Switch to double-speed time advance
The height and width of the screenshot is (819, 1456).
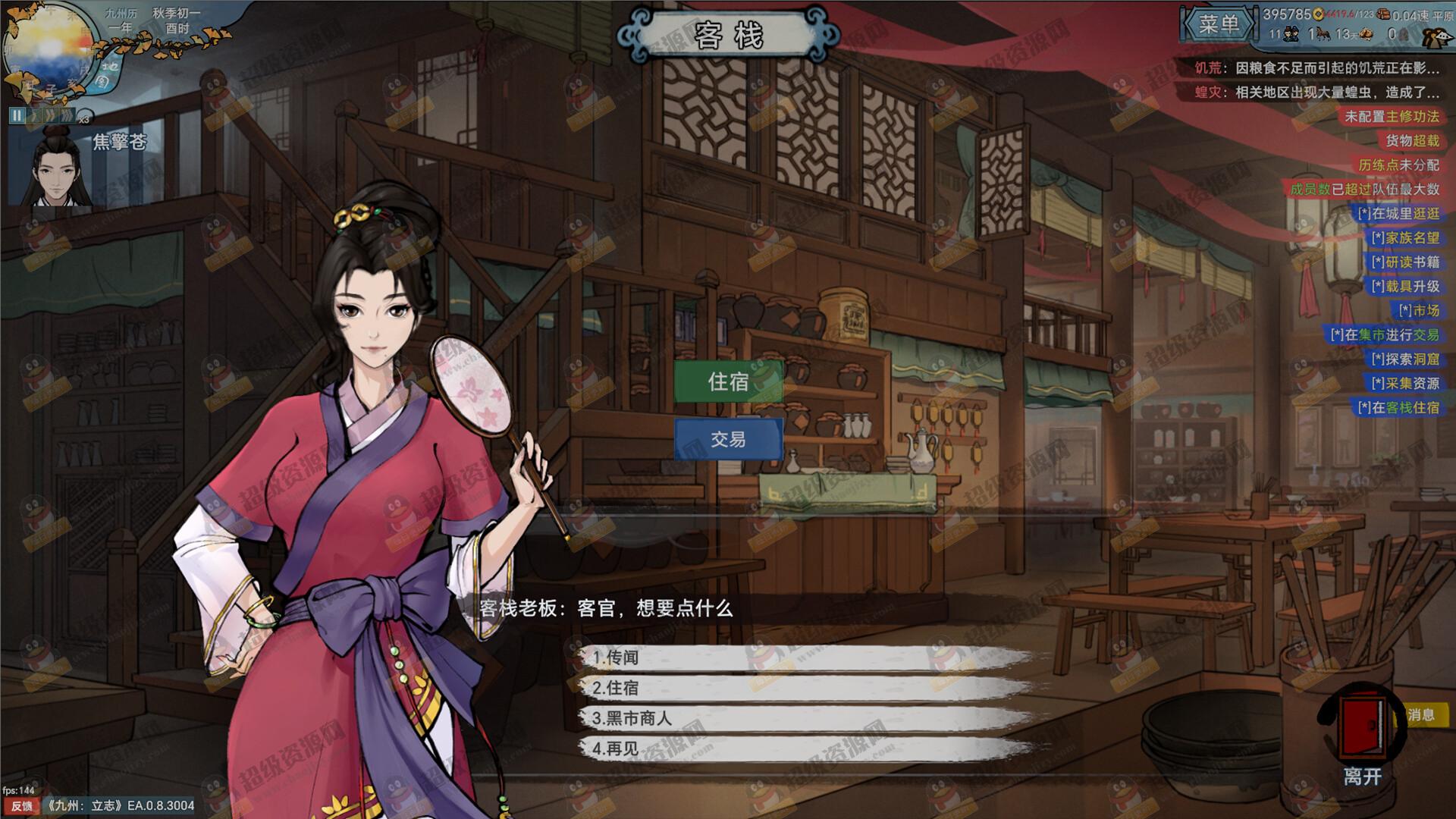click(51, 115)
